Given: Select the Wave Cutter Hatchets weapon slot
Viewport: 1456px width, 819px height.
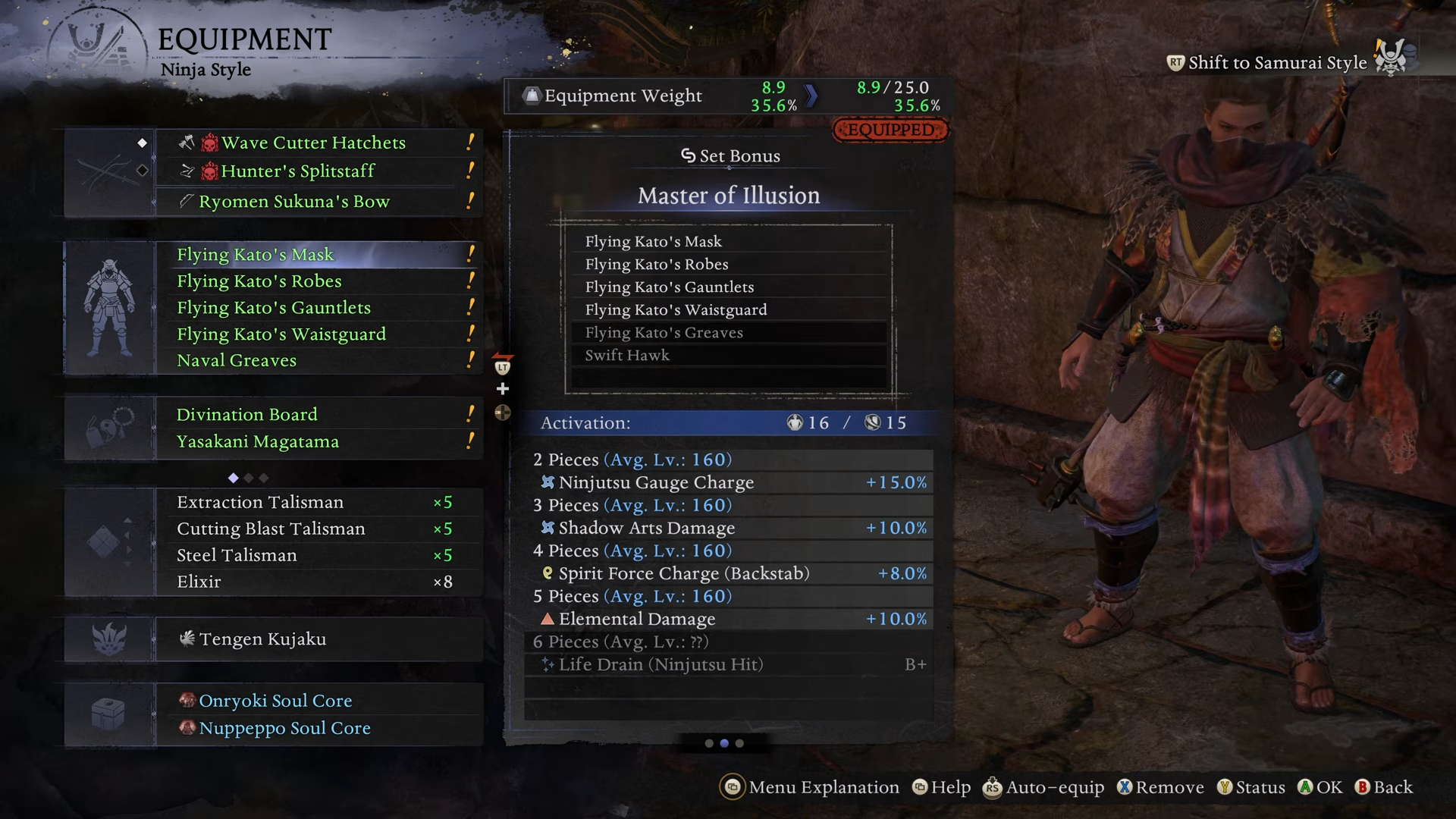Looking at the screenshot, I should pyautogui.click(x=313, y=143).
